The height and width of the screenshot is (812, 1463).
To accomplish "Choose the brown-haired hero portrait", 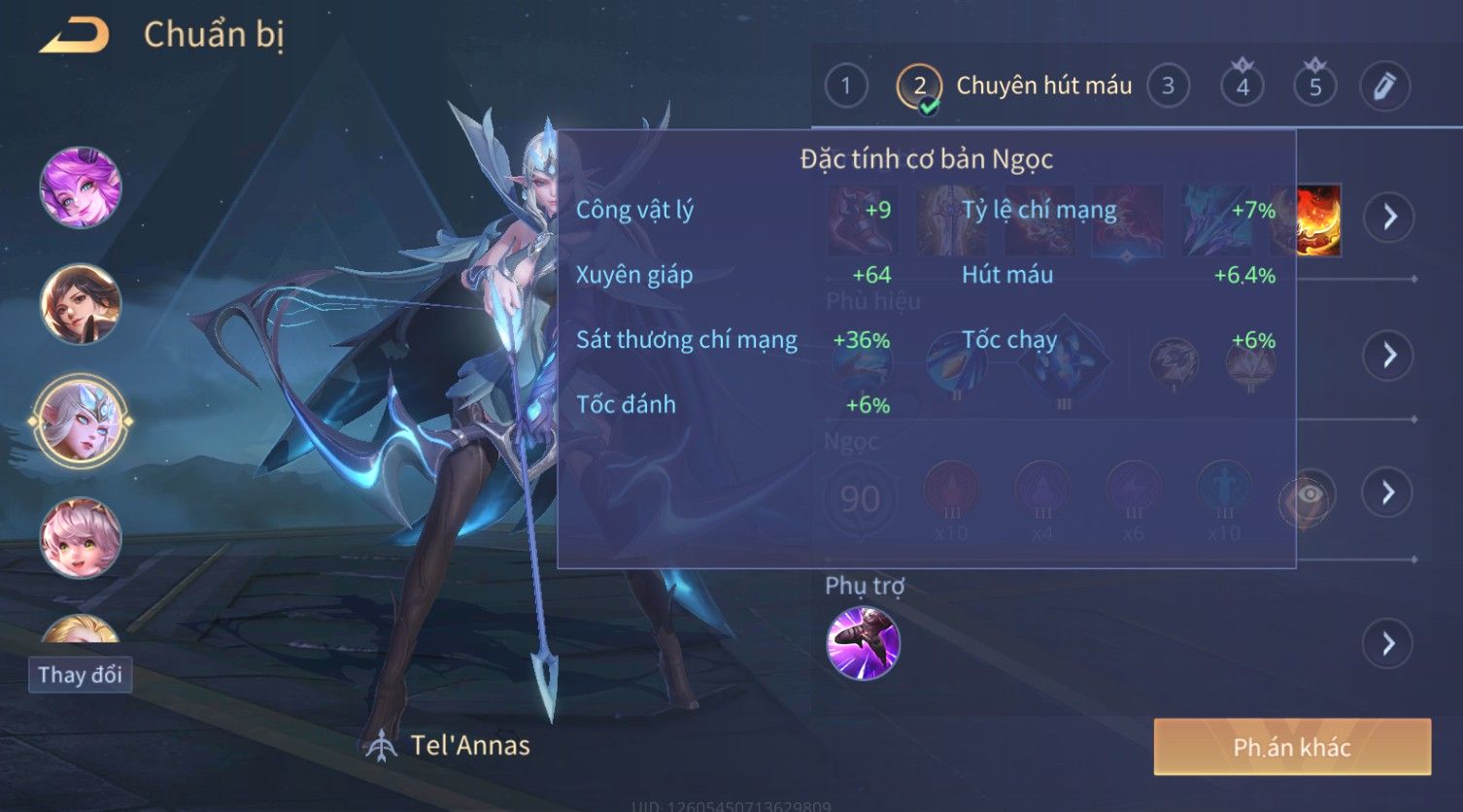I will click(x=81, y=303).
